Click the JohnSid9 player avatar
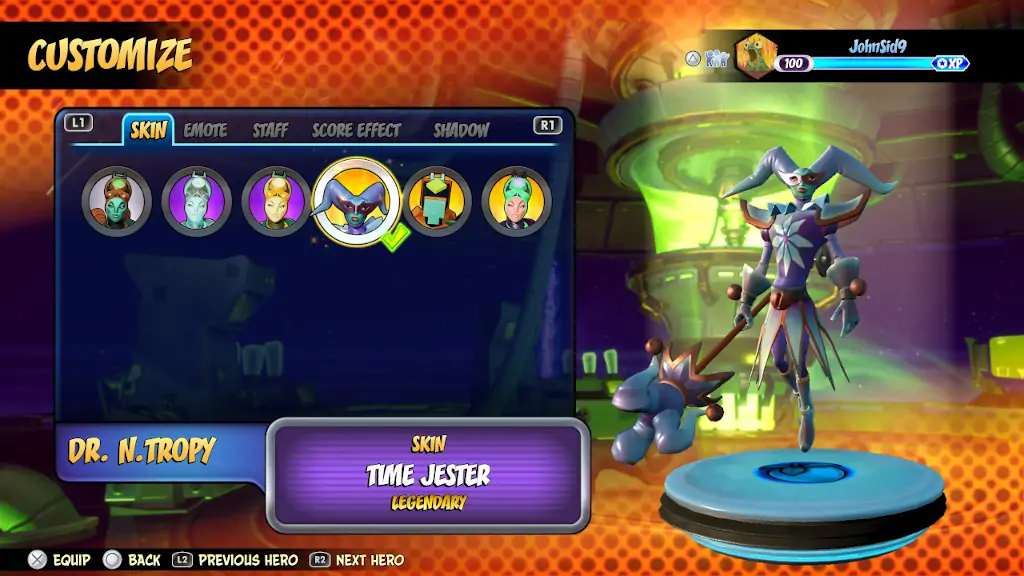Viewport: 1024px width, 576px height. click(x=757, y=55)
